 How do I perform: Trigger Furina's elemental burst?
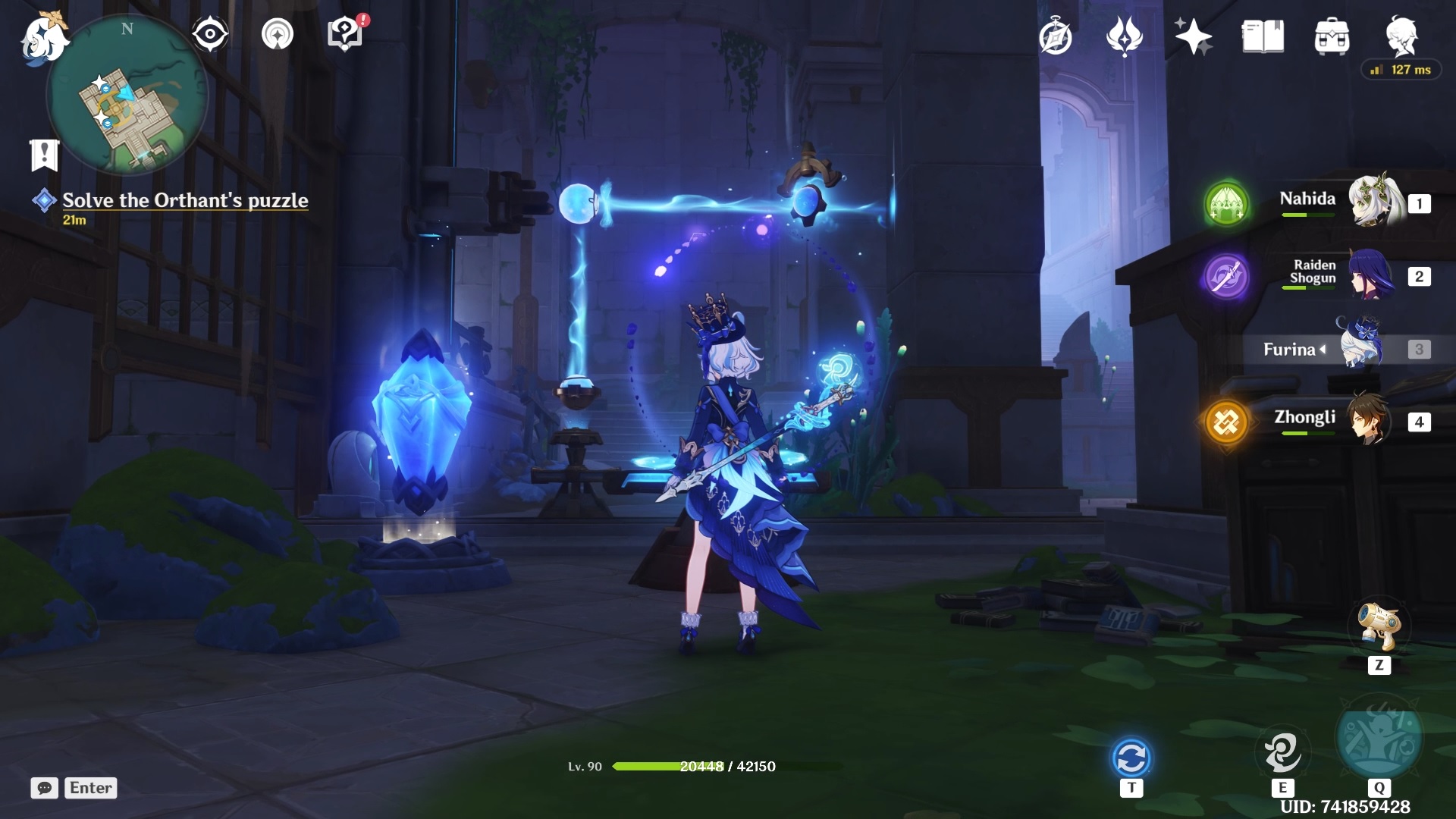[x=1379, y=736]
